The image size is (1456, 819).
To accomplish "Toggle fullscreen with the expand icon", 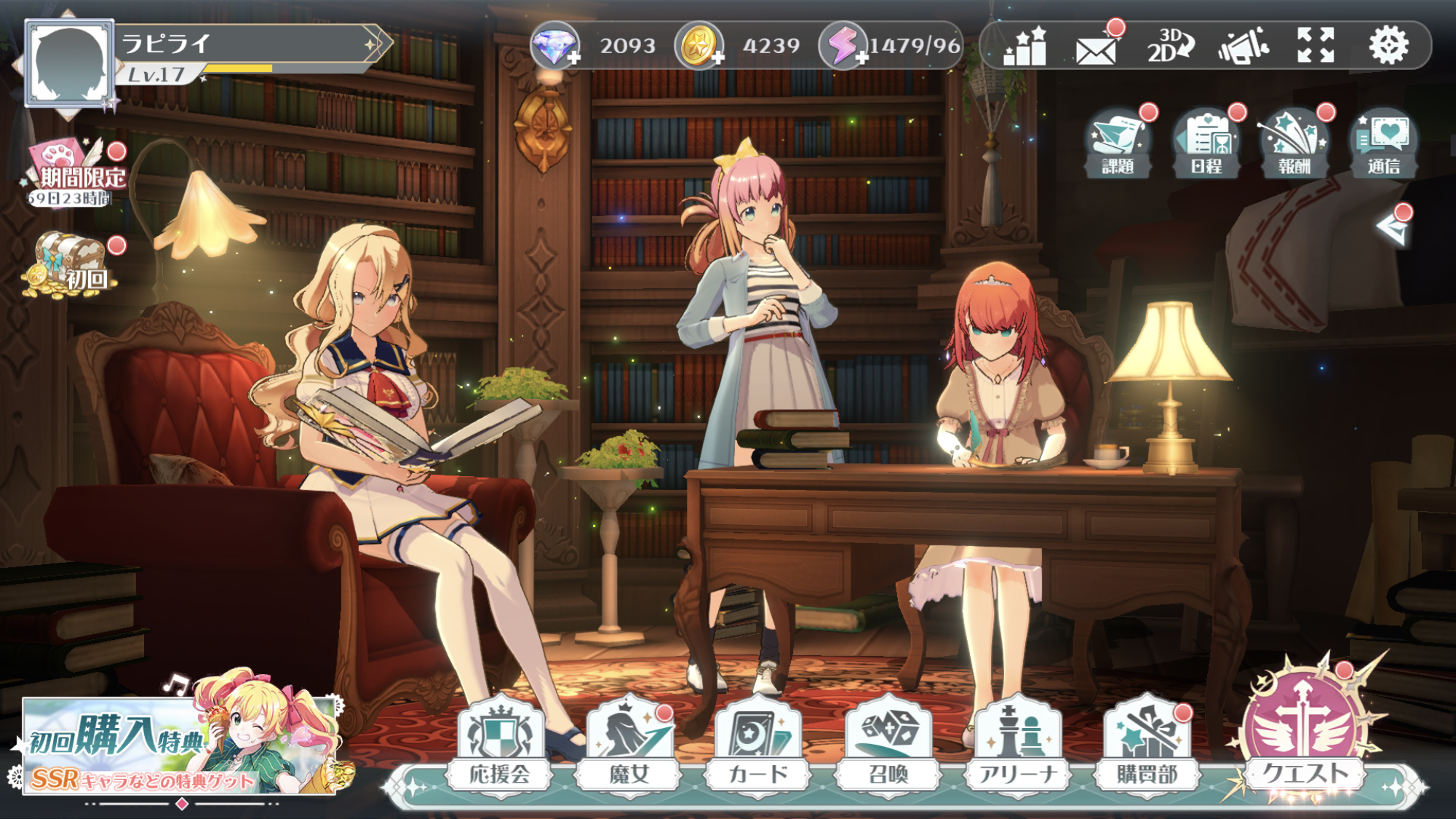I will [x=1314, y=48].
